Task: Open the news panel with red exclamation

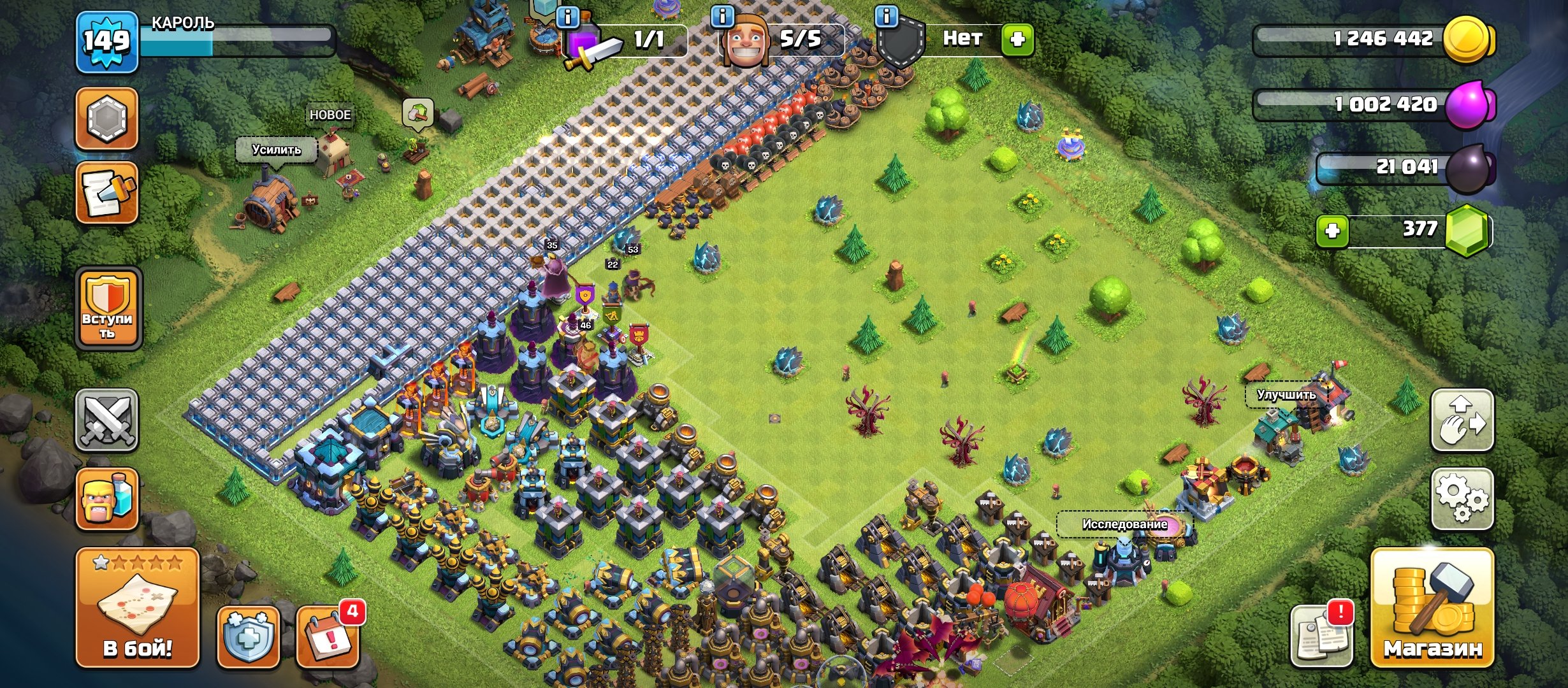Action: click(1323, 637)
